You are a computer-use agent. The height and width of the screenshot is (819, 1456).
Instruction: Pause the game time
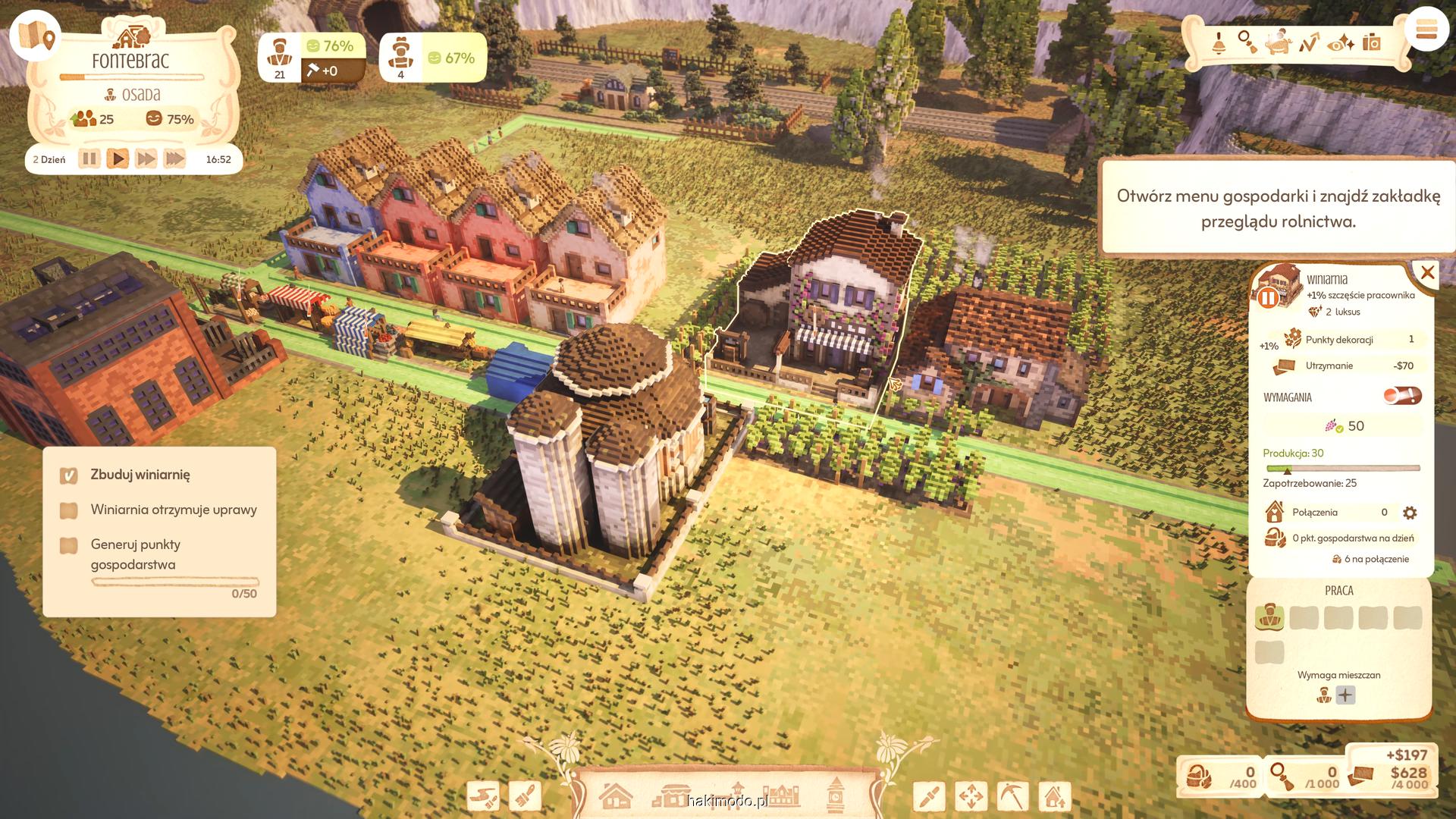89,159
